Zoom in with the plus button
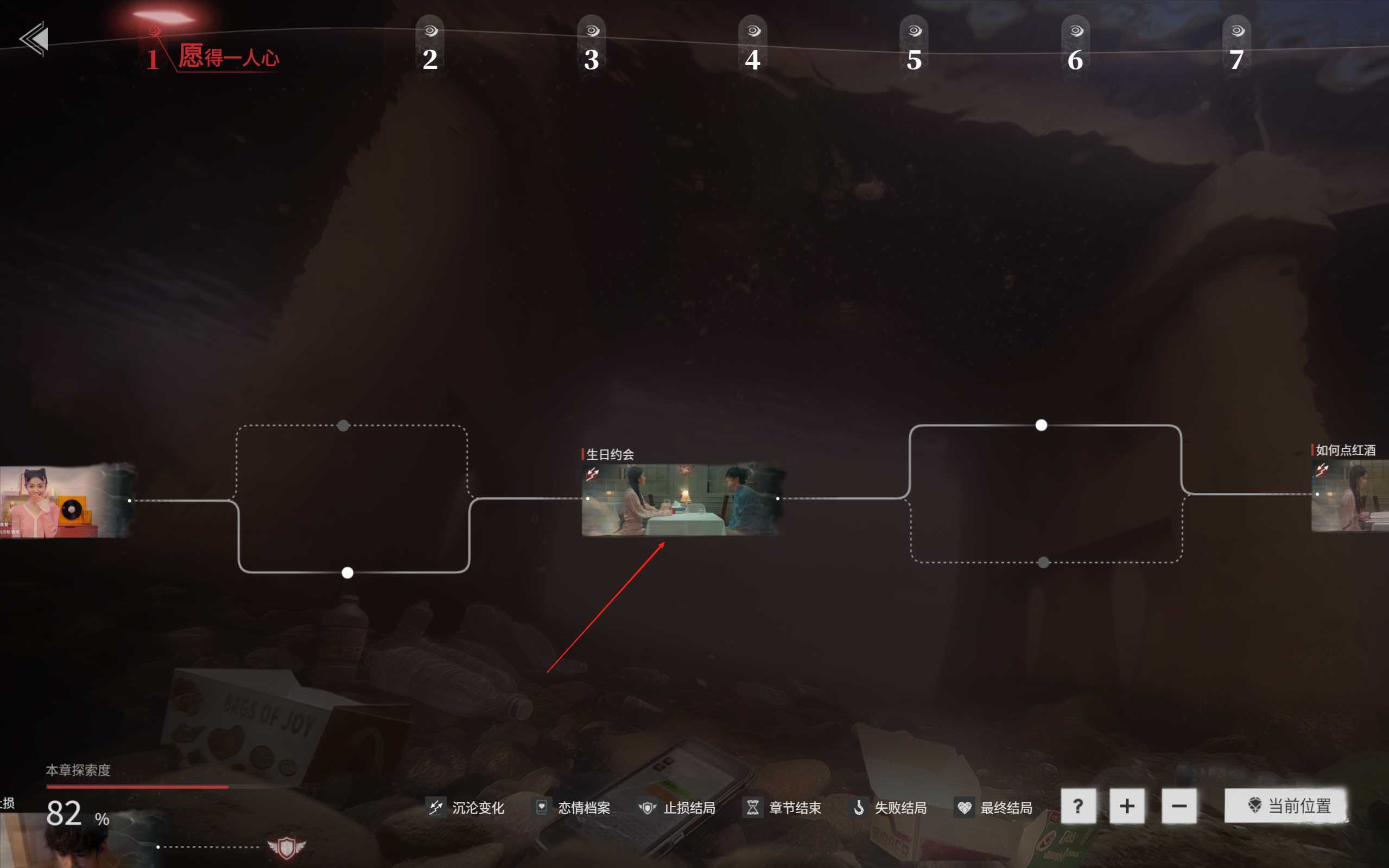 1127,807
